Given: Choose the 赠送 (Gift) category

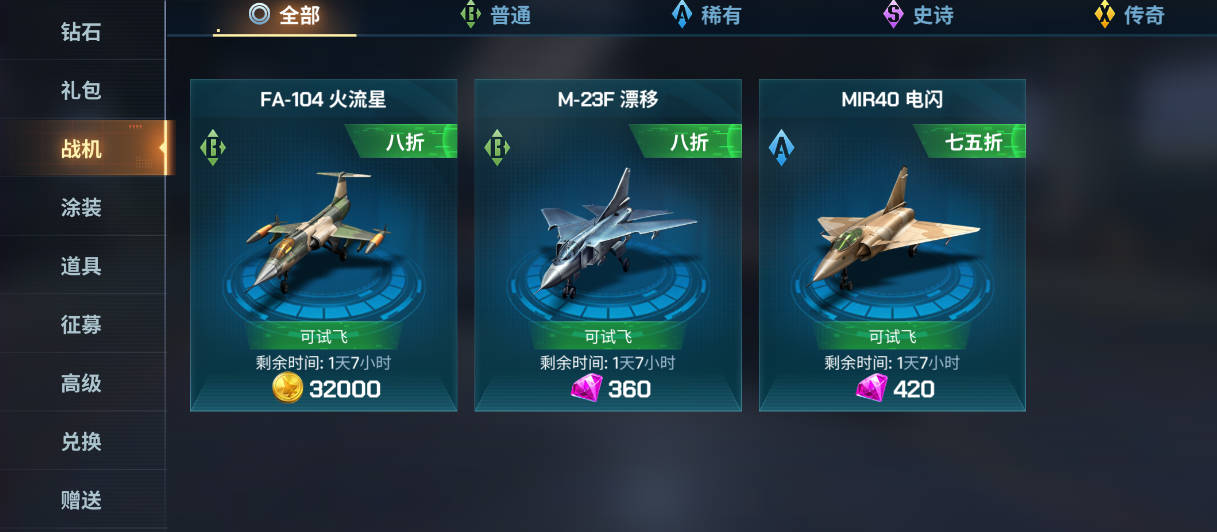Looking at the screenshot, I should (81, 500).
